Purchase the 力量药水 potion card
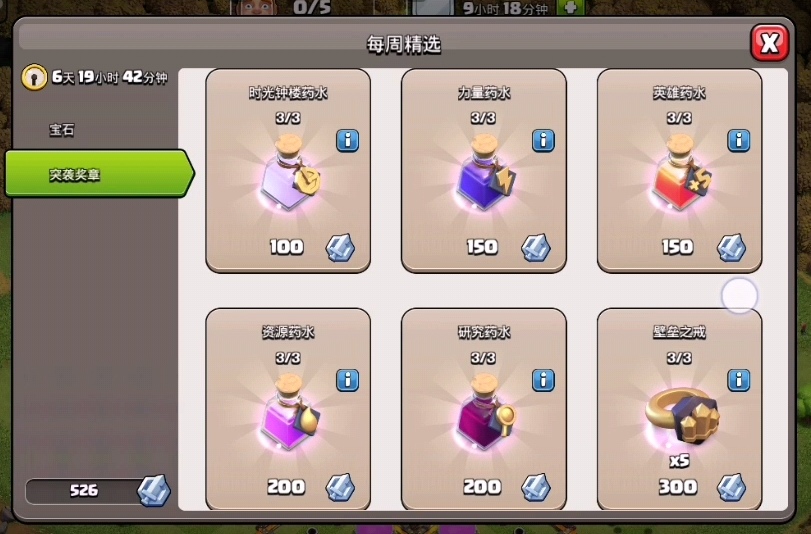The image size is (811, 534). coord(484,185)
